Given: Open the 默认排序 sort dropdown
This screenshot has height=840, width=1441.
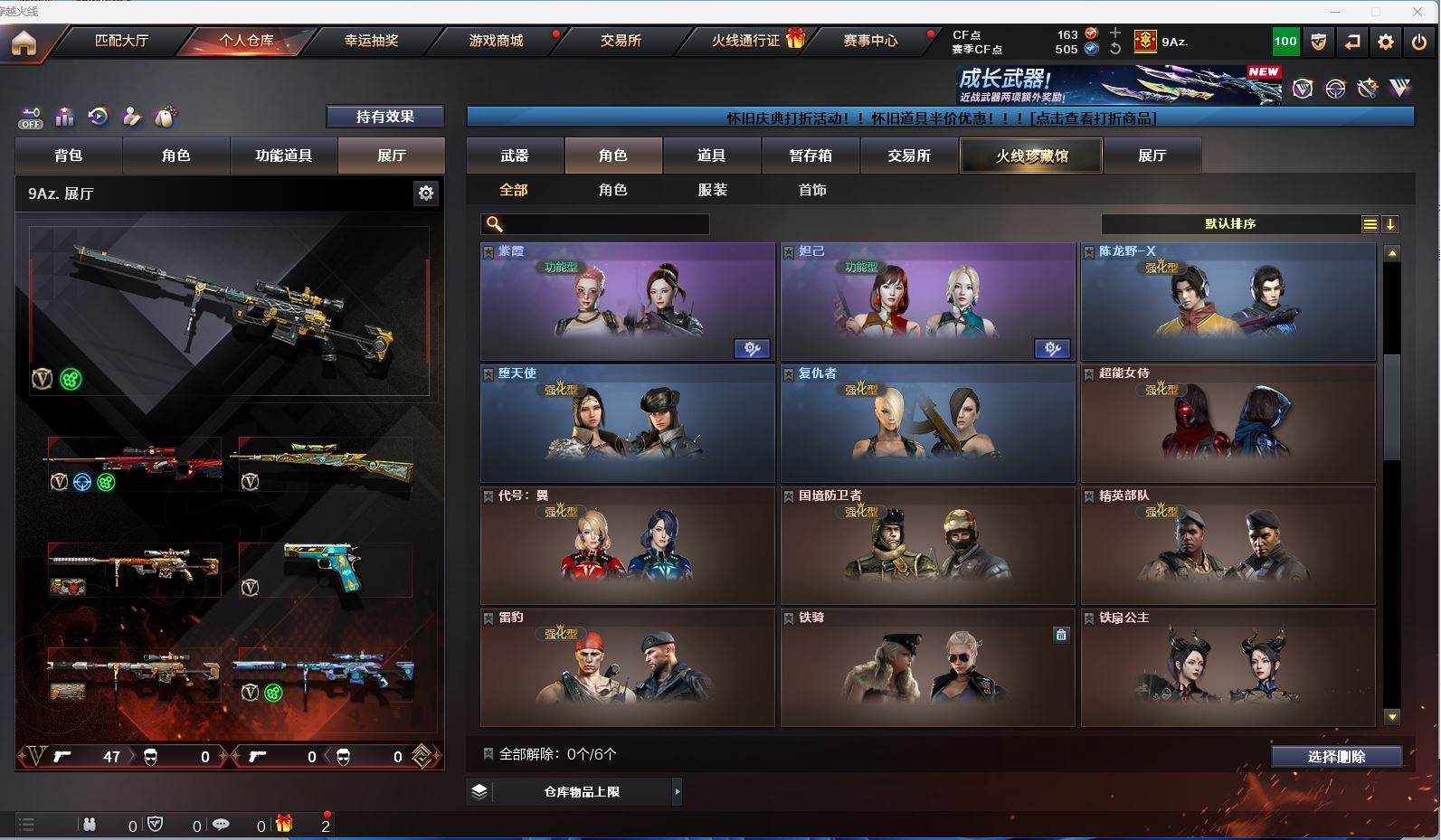Looking at the screenshot, I should [x=1230, y=224].
